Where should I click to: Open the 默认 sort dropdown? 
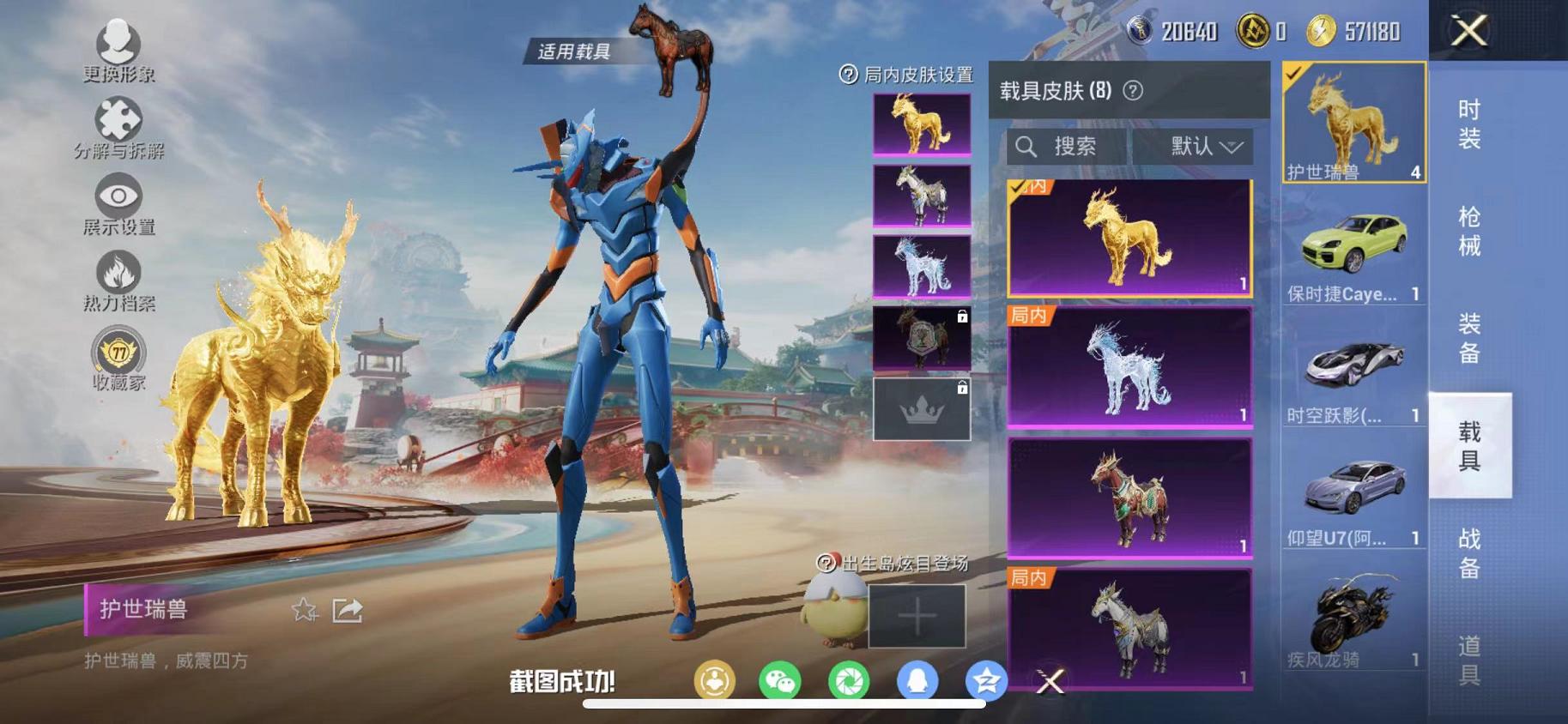tap(1199, 146)
